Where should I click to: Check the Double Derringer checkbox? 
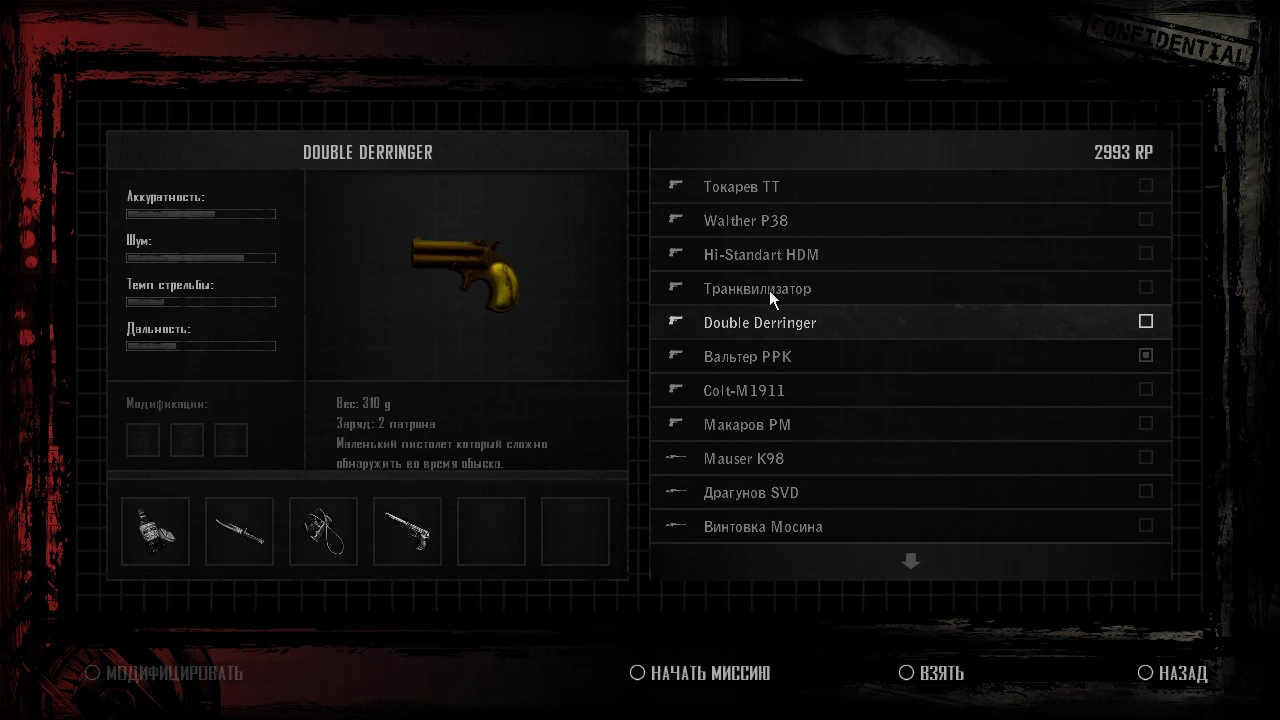click(x=1146, y=321)
